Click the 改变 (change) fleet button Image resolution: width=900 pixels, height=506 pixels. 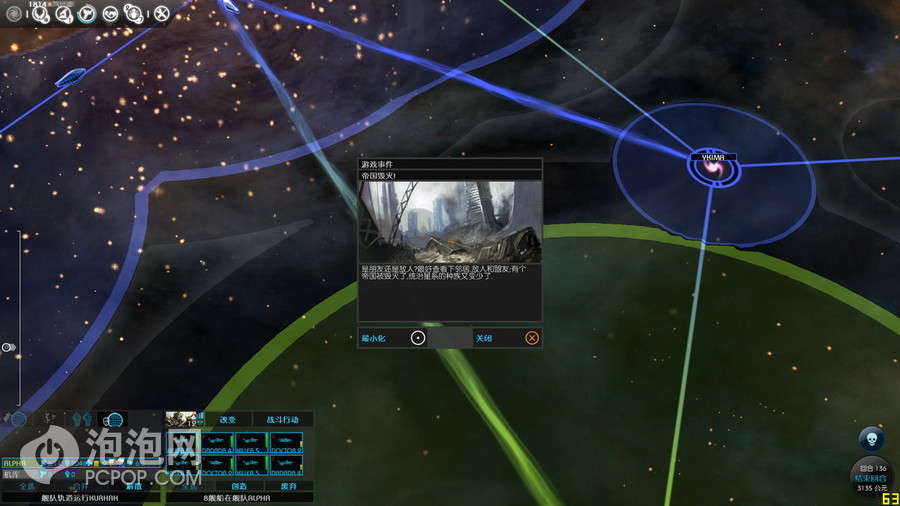tap(228, 420)
